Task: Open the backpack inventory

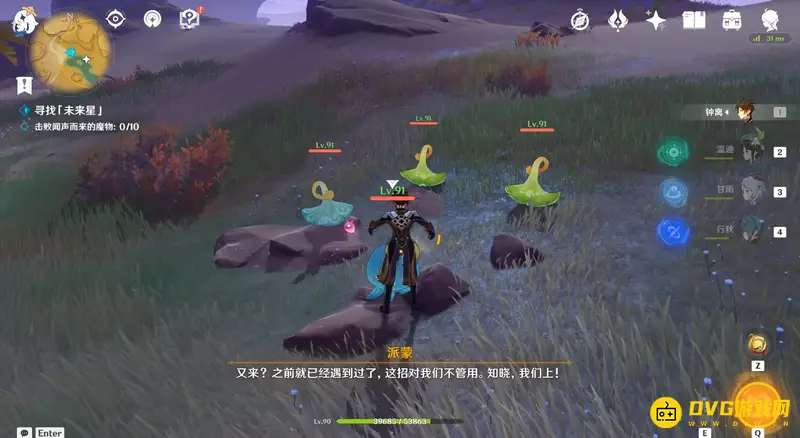Action: pyautogui.click(x=731, y=20)
